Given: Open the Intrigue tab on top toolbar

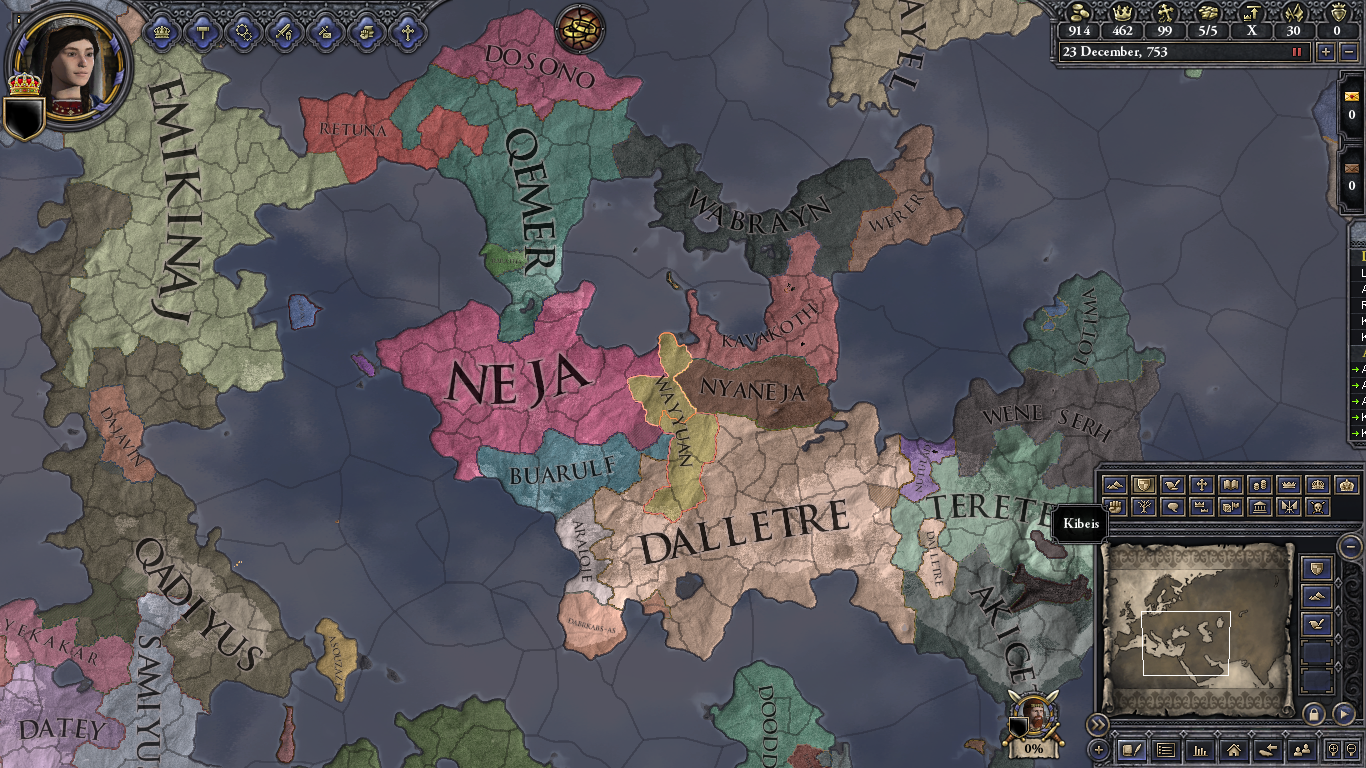Looking at the screenshot, I should (x=324, y=32).
